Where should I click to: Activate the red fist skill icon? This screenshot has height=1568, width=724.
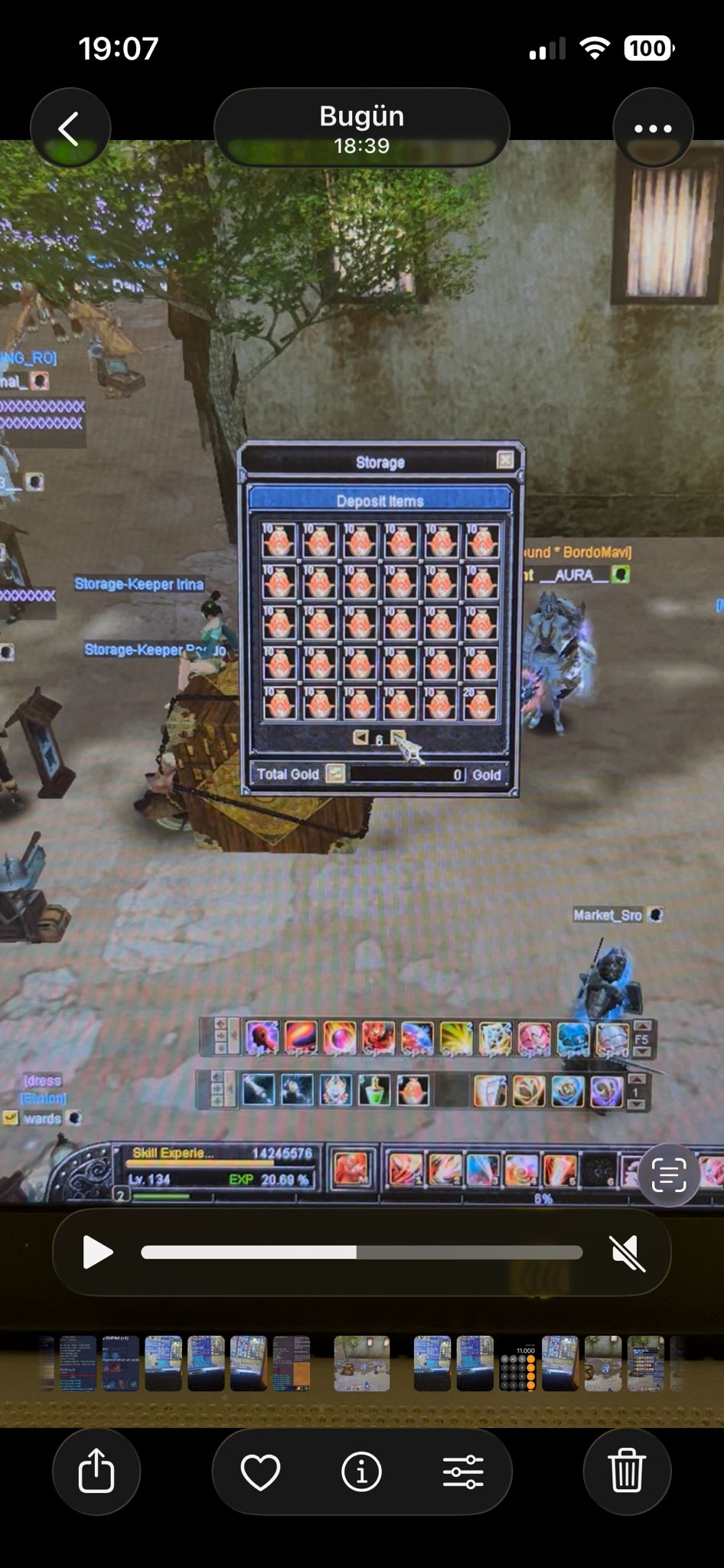(378, 1037)
